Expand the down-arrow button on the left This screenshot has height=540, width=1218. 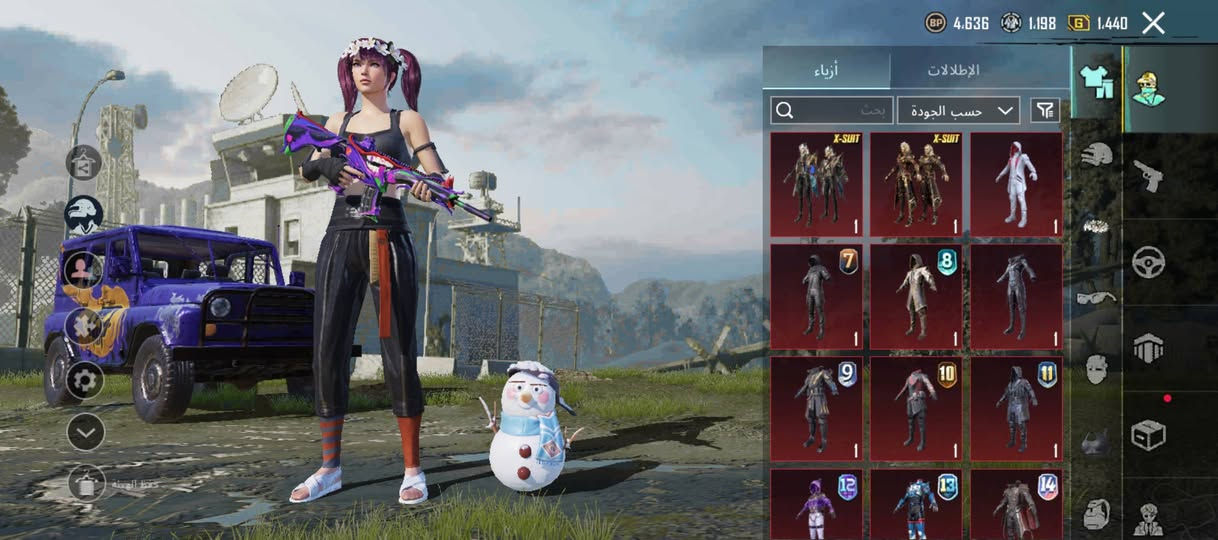pos(85,432)
